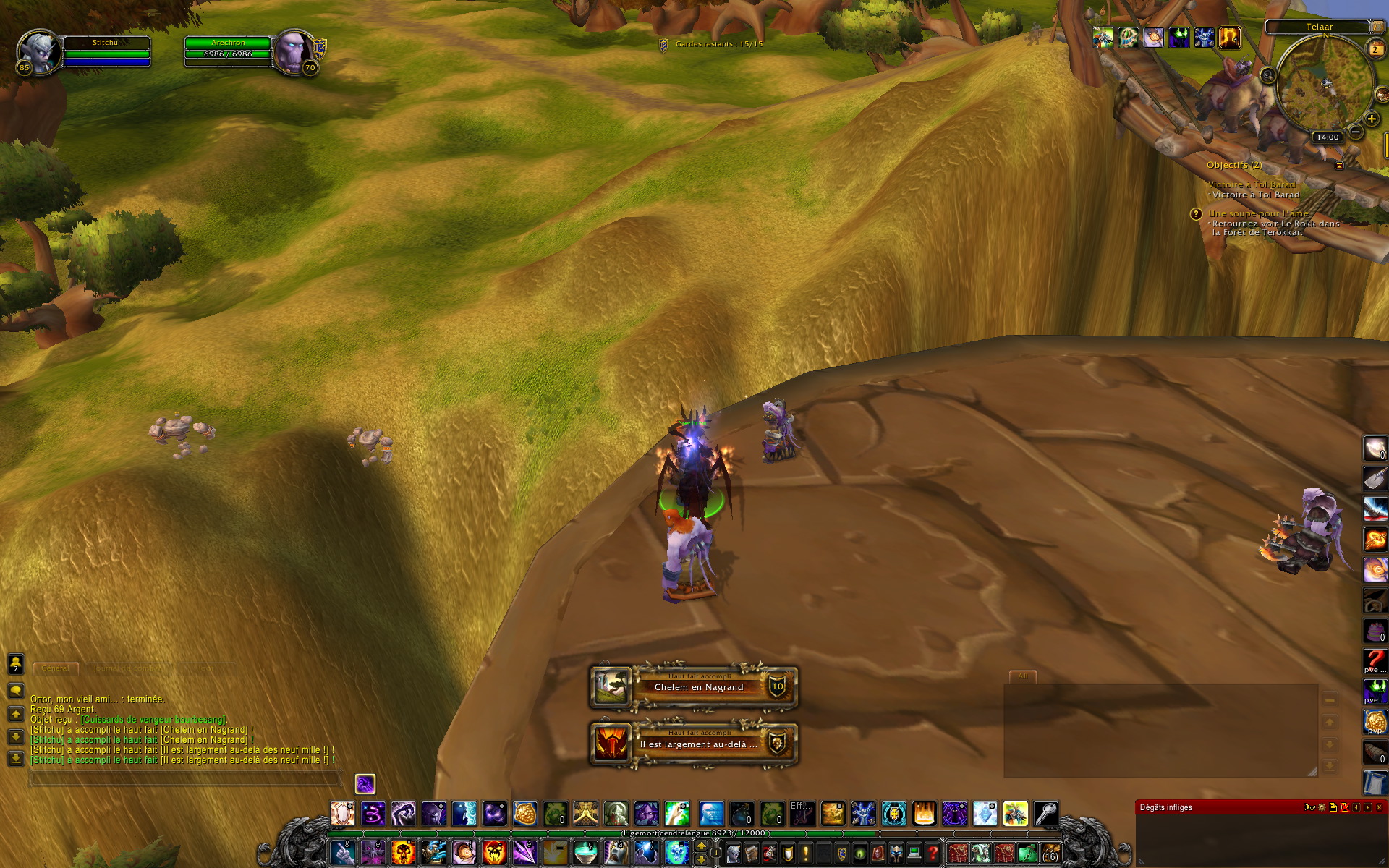This screenshot has height=868, width=1389.
Task: Click the silver key icon on the action bar
Action: click(1045, 814)
